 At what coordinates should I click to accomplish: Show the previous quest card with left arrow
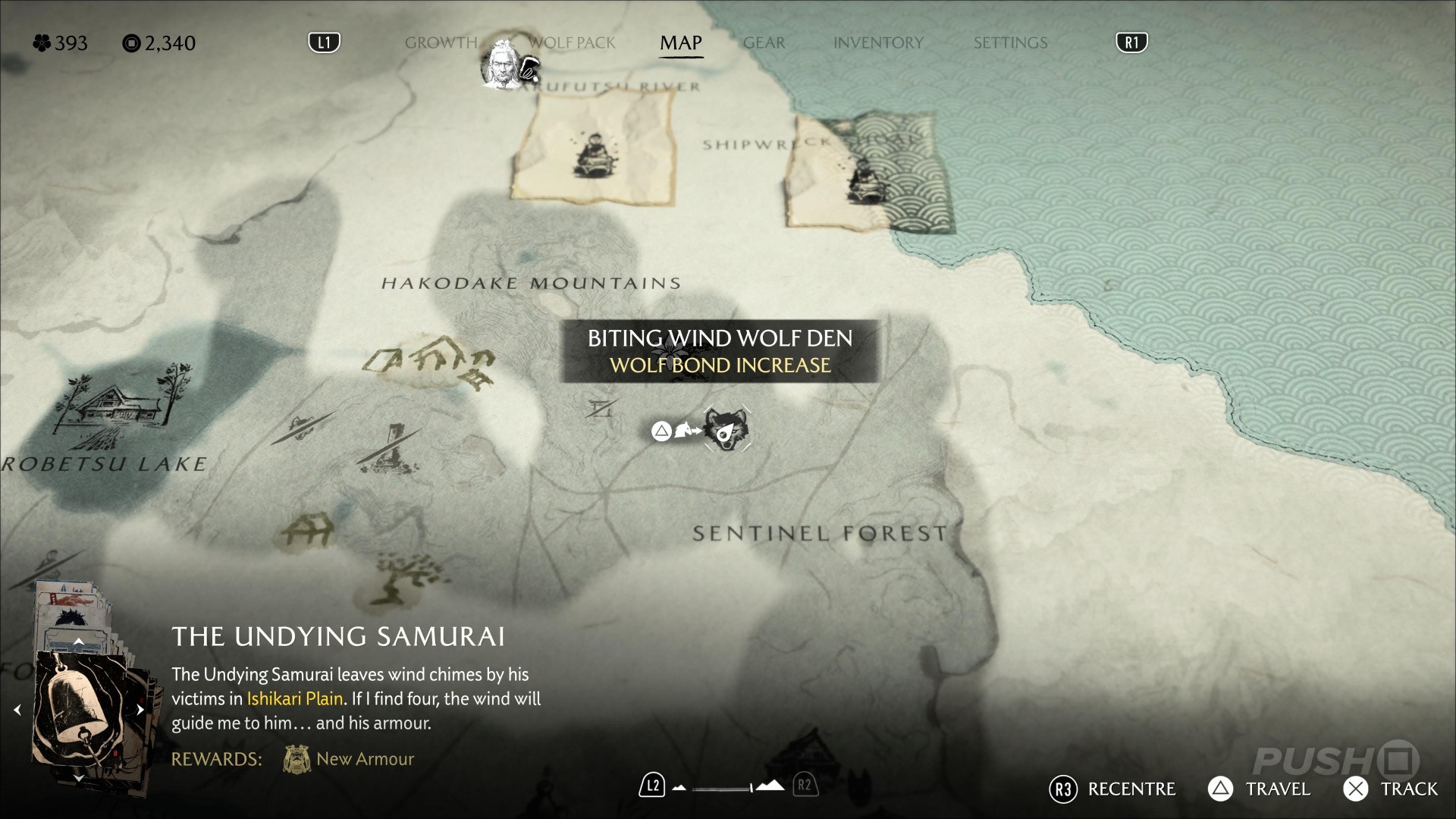[17, 711]
